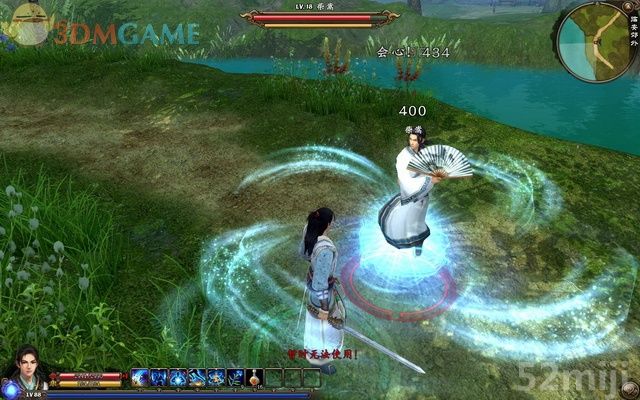Open the player character portrait
This screenshot has width=640, height=400.
pyautogui.click(x=22, y=373)
